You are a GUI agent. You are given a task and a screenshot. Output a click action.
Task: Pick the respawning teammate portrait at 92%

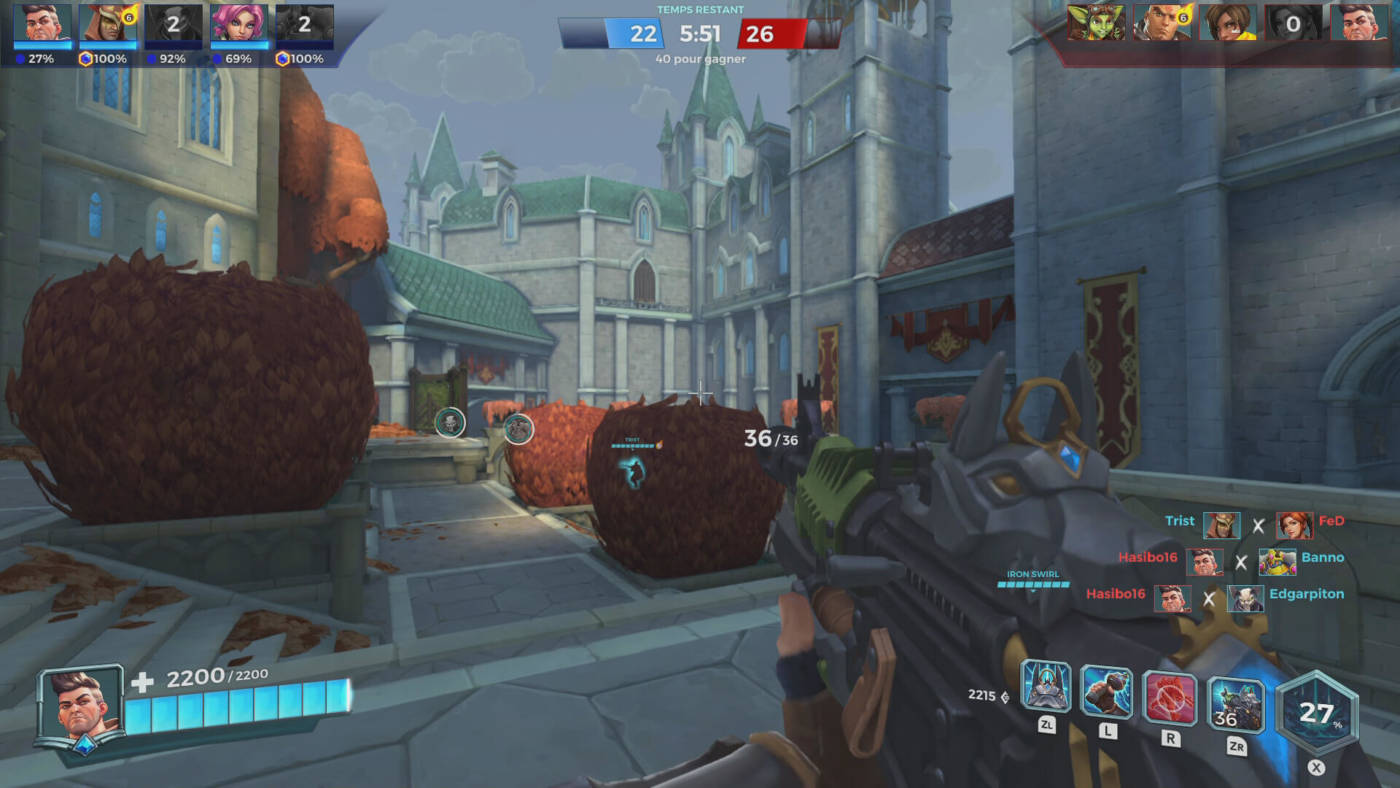pyautogui.click(x=173, y=24)
